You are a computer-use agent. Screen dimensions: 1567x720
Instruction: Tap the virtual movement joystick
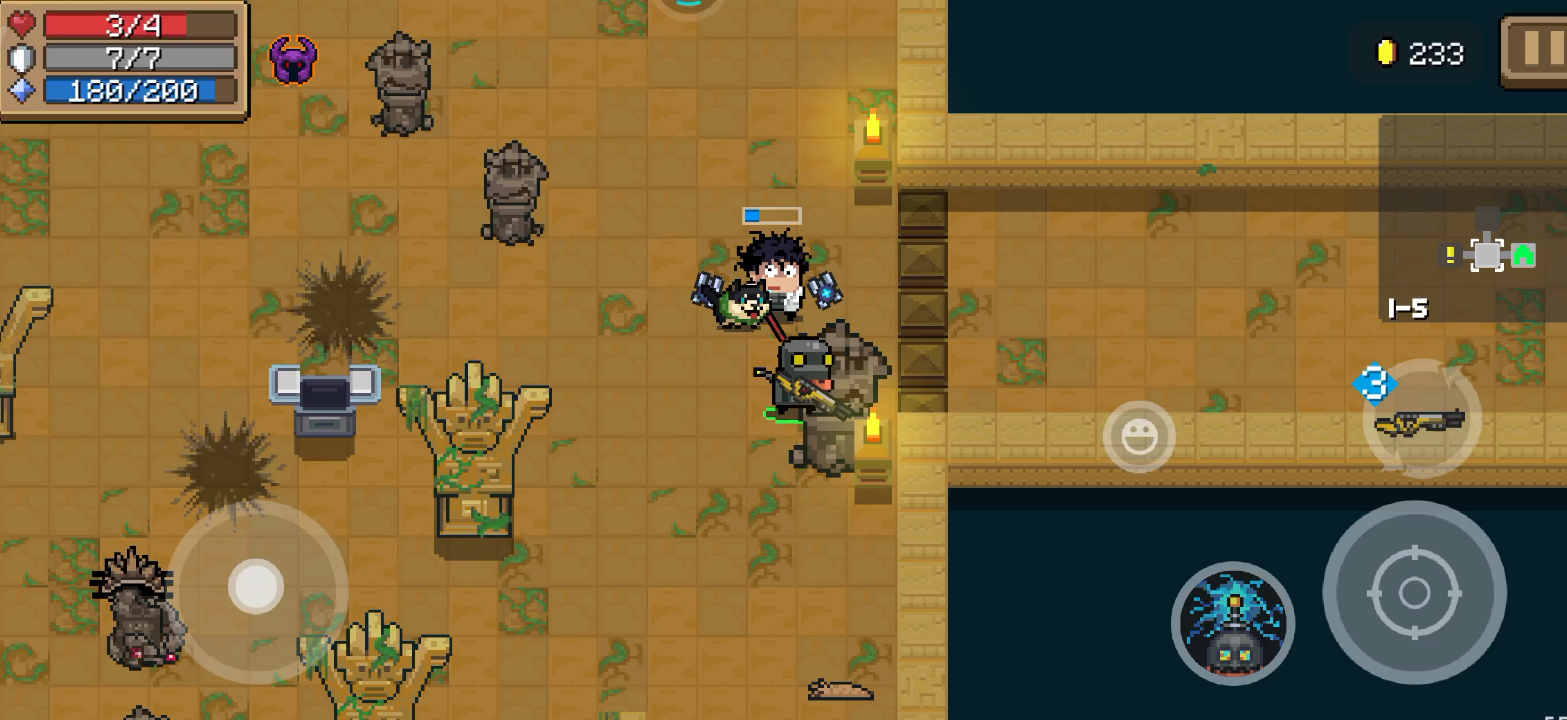pos(256,587)
